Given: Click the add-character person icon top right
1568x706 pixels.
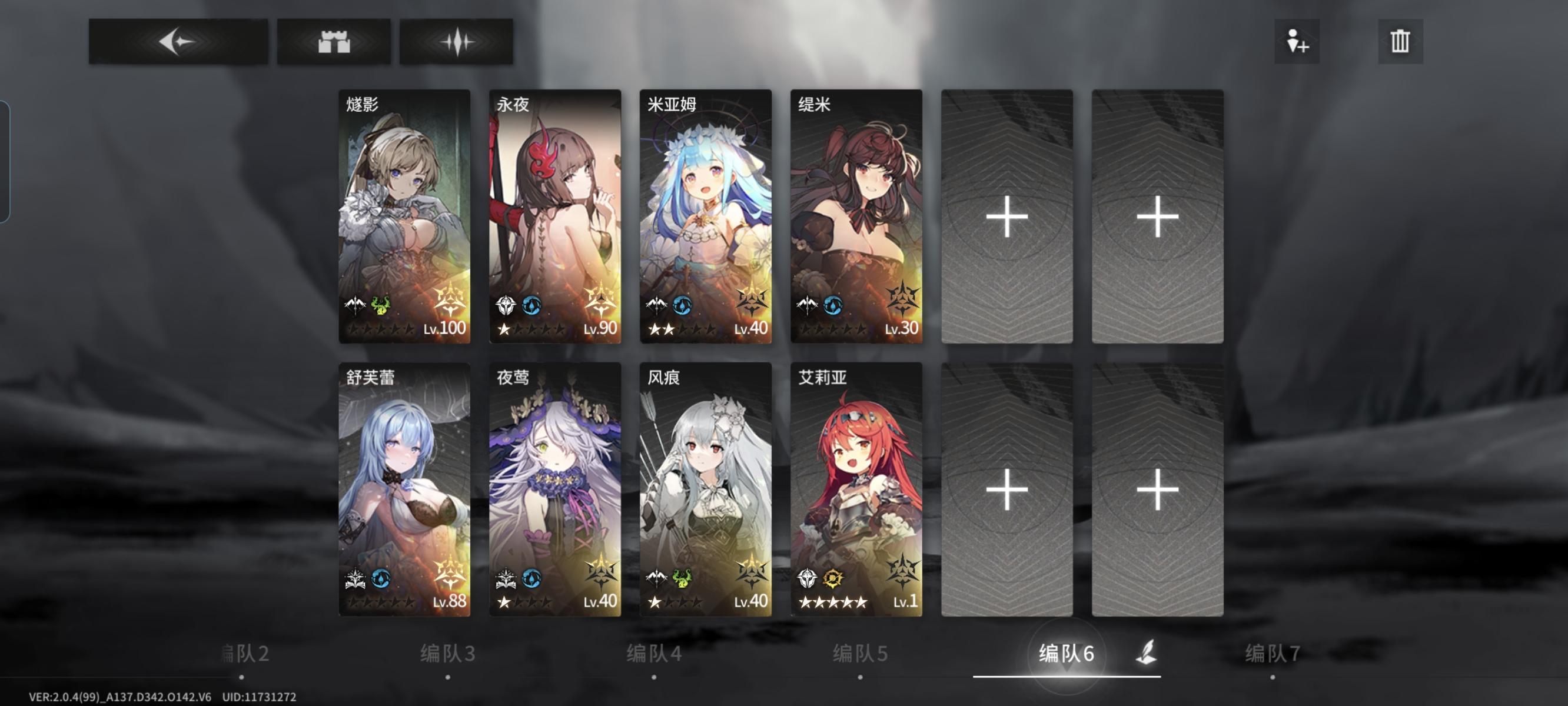Looking at the screenshot, I should click(x=1297, y=42).
